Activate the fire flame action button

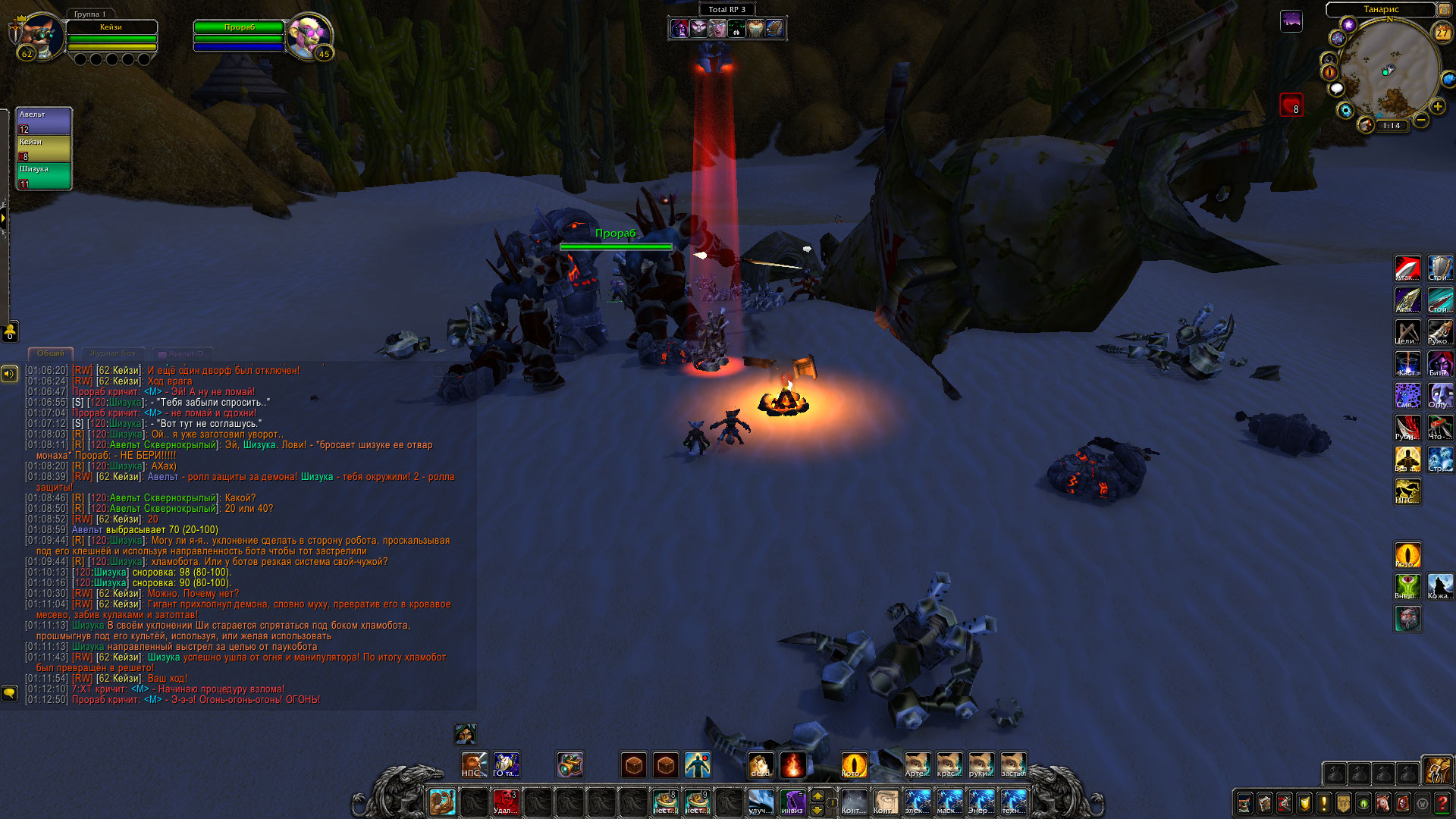tap(792, 765)
